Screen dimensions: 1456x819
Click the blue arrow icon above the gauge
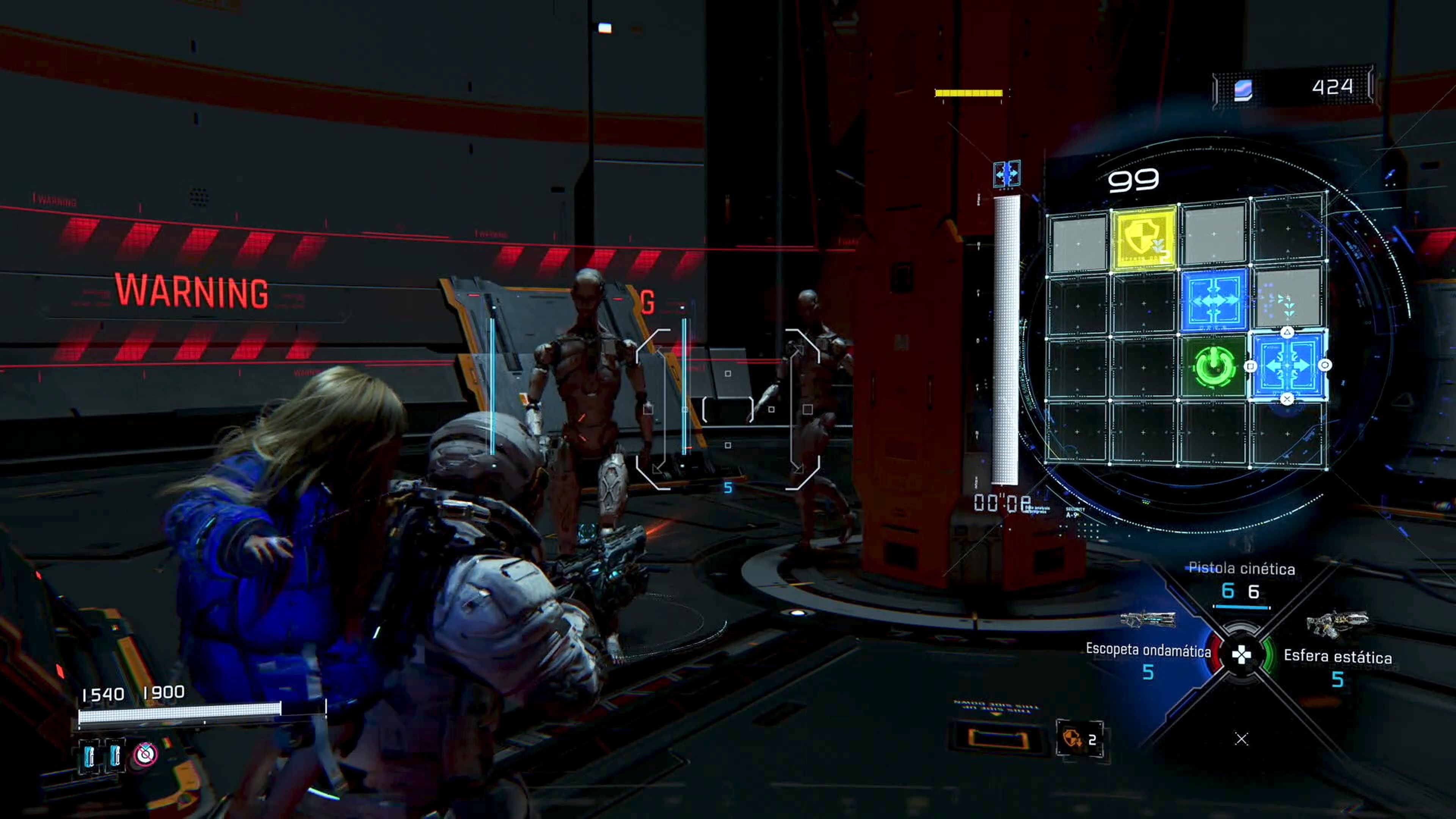1007,174
